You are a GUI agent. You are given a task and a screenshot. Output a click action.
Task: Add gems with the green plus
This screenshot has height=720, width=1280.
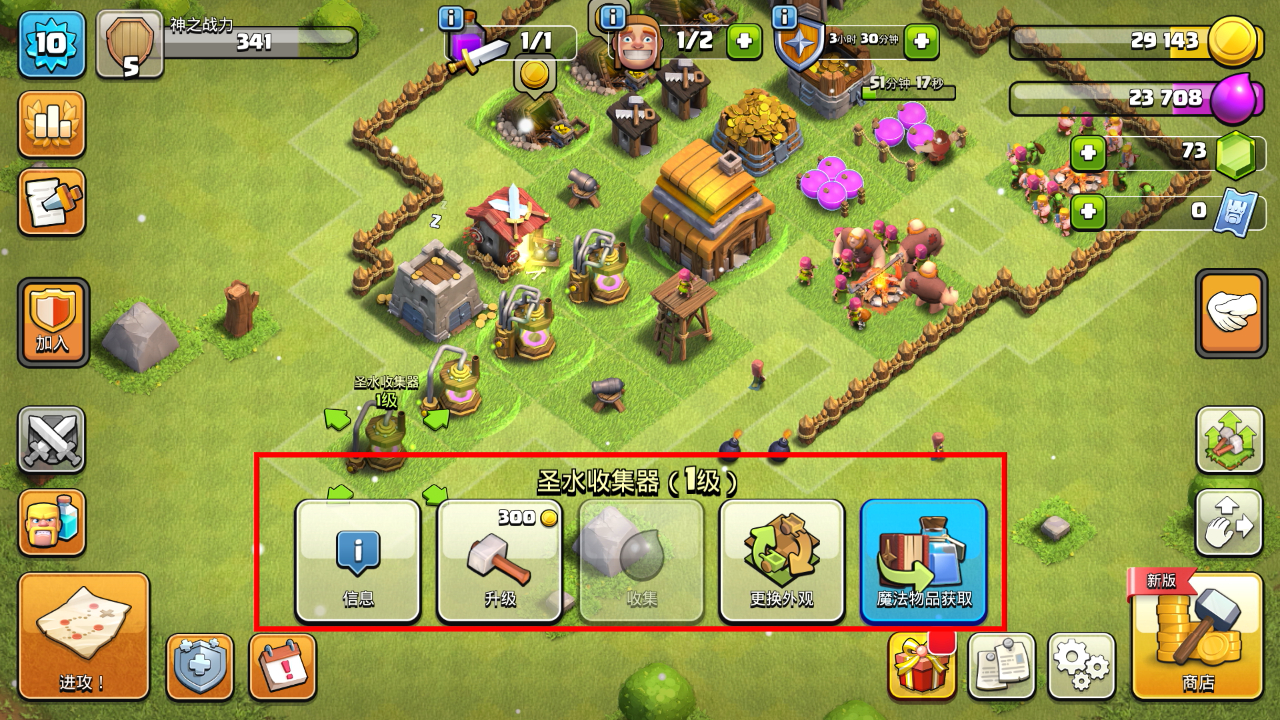tap(1088, 153)
